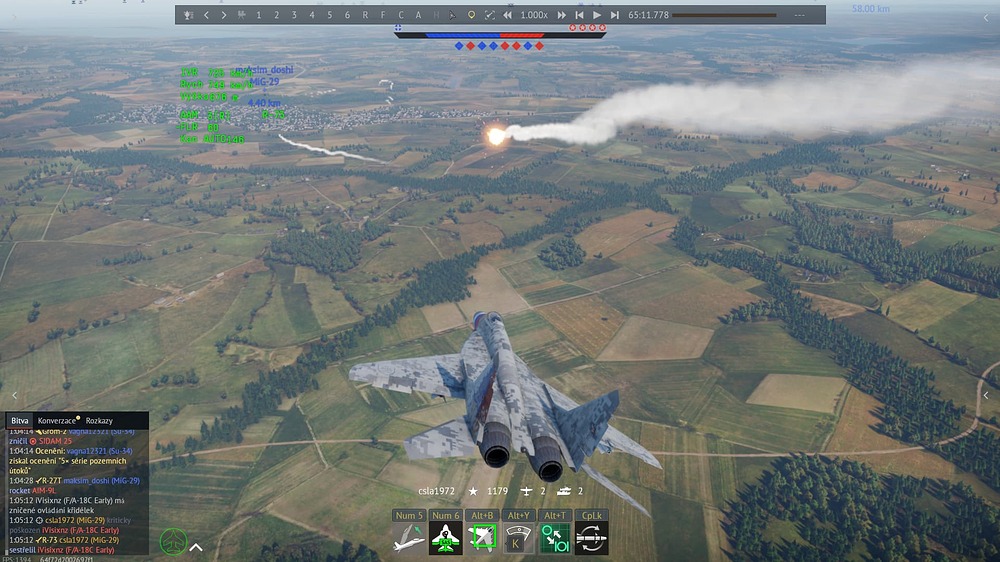
Task: Expand the panel with the up chevron
Action: tap(196, 547)
